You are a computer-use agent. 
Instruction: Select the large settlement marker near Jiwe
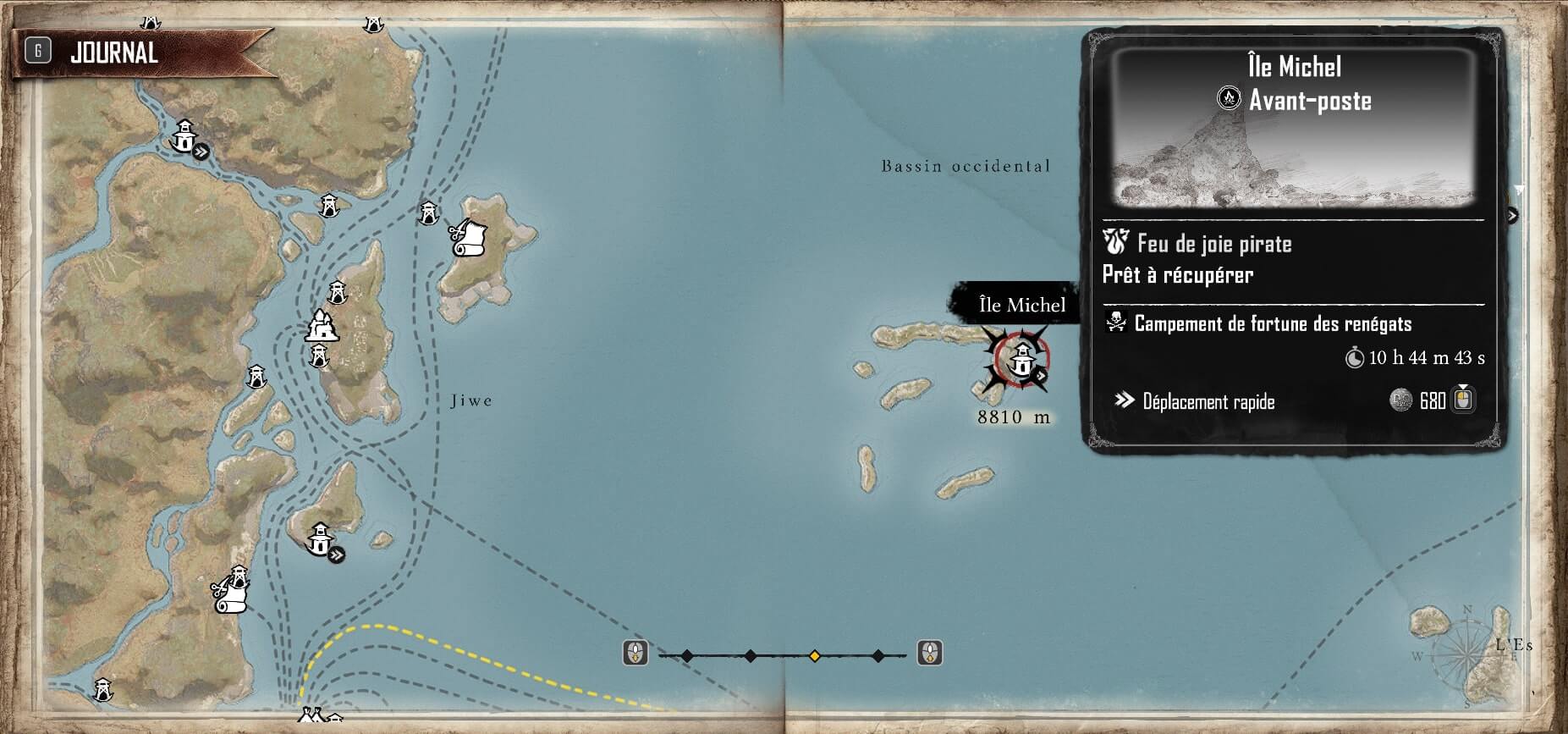point(322,326)
